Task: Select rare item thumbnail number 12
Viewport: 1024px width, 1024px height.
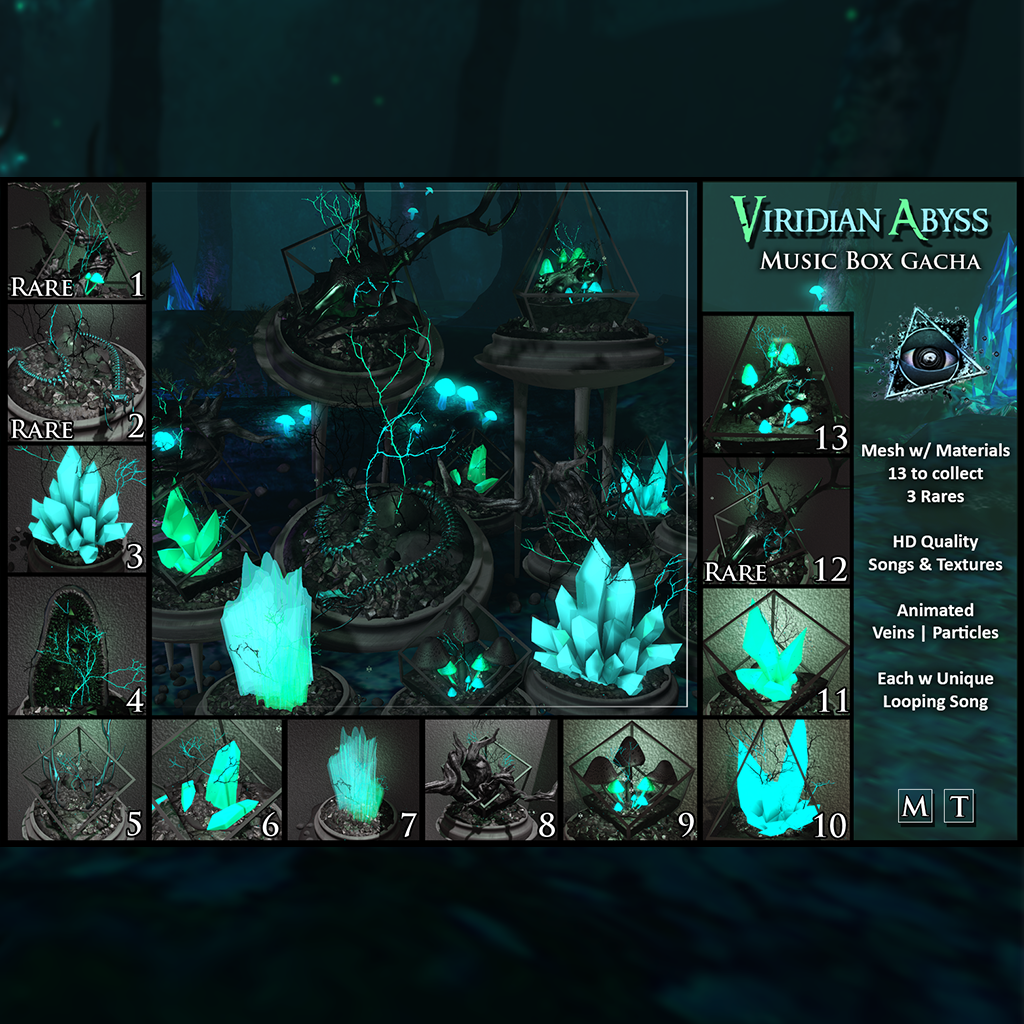Action: (x=776, y=521)
